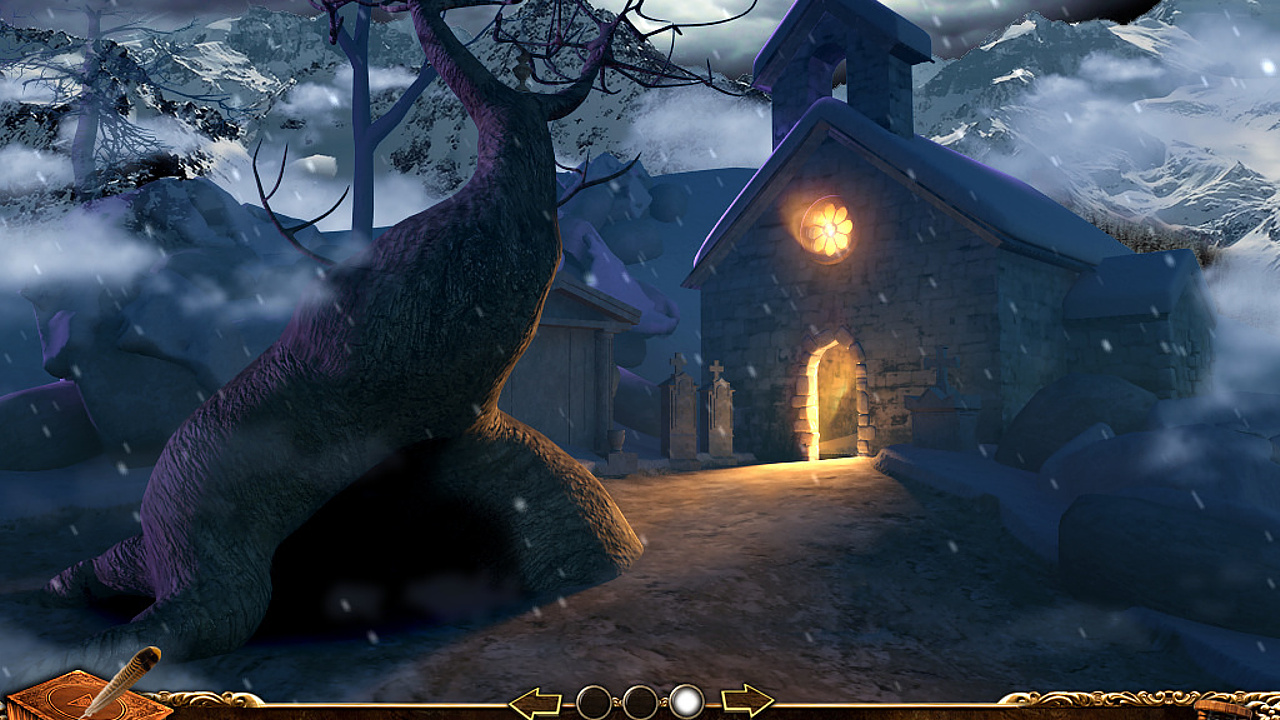Image resolution: width=1280 pixels, height=720 pixels.
Task: Click the tall gravestone near the church wall
Action: [x=719, y=415]
